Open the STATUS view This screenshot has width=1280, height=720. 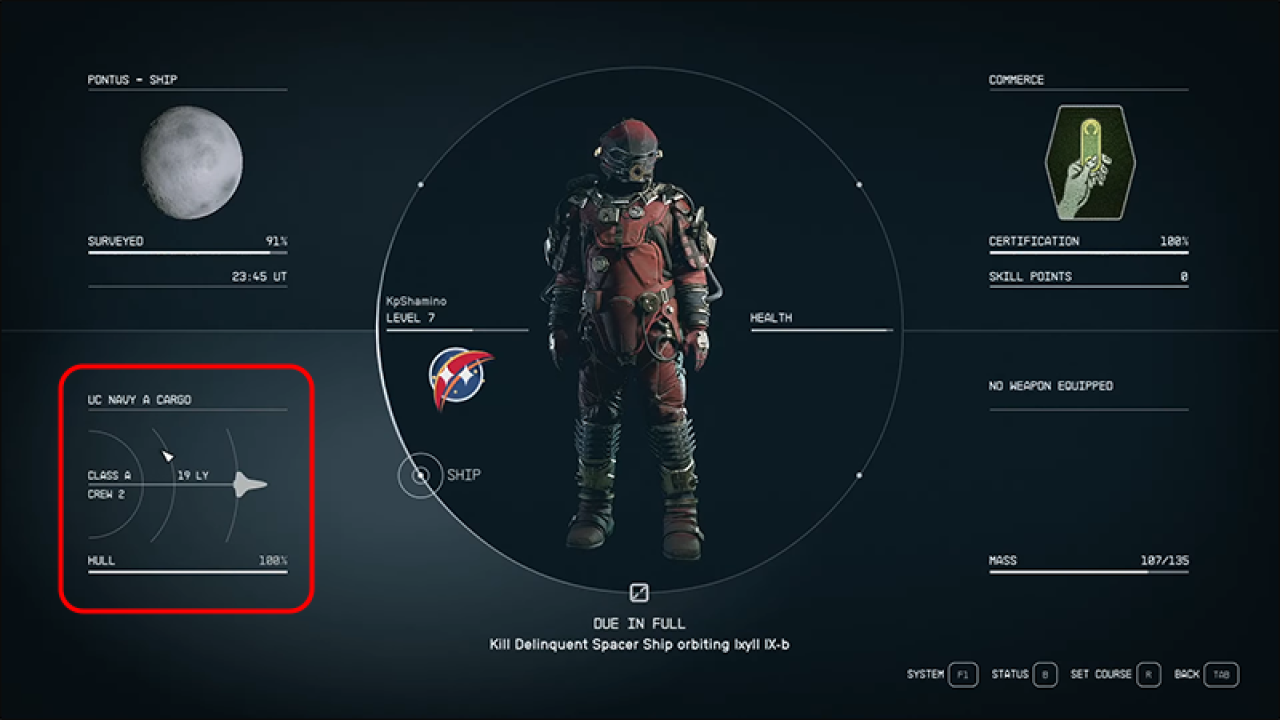1010,674
